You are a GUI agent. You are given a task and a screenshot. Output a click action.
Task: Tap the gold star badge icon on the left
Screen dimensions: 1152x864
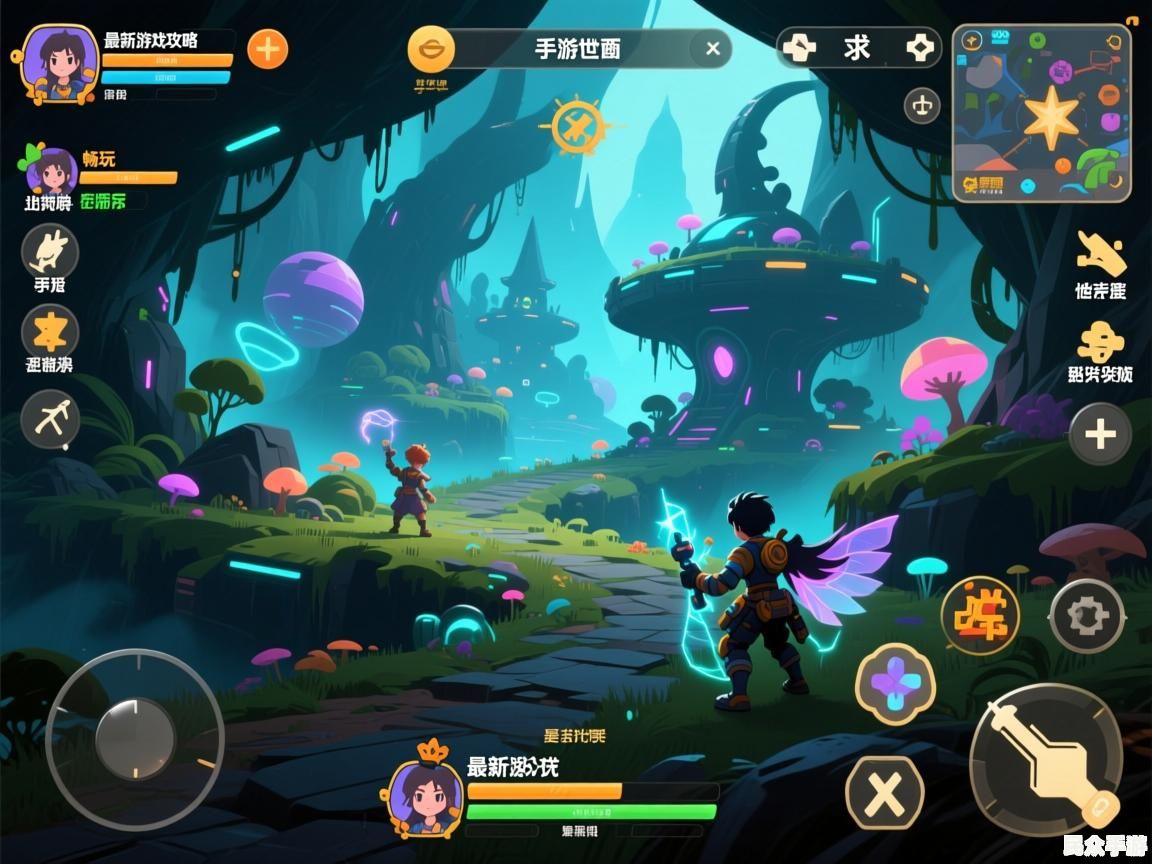tap(50, 331)
